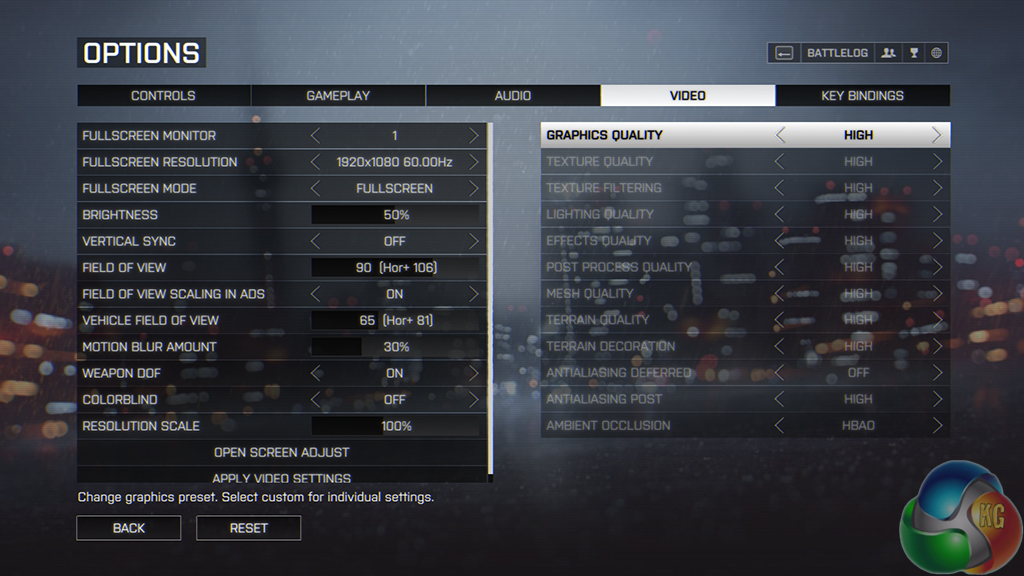Switch Fullscreen Mode with left arrow

[x=316, y=188]
